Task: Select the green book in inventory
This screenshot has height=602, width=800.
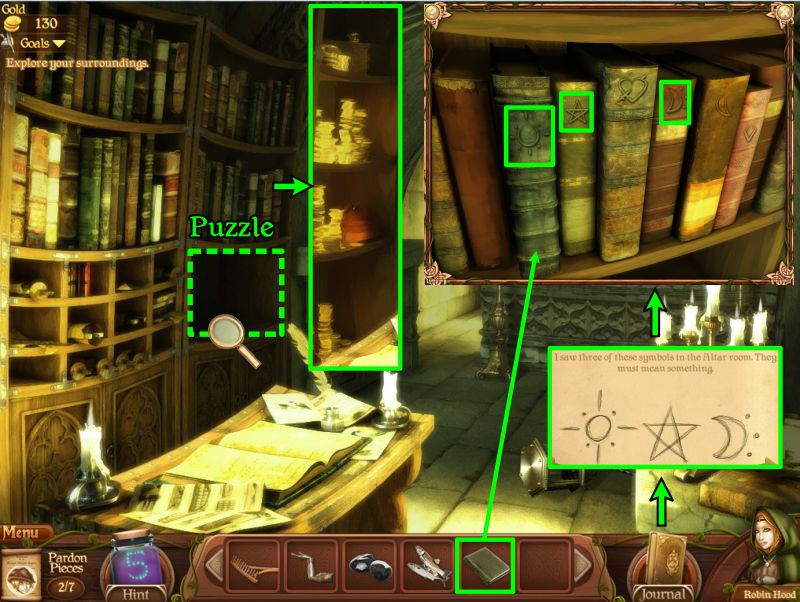Action: pyautogui.click(x=484, y=566)
